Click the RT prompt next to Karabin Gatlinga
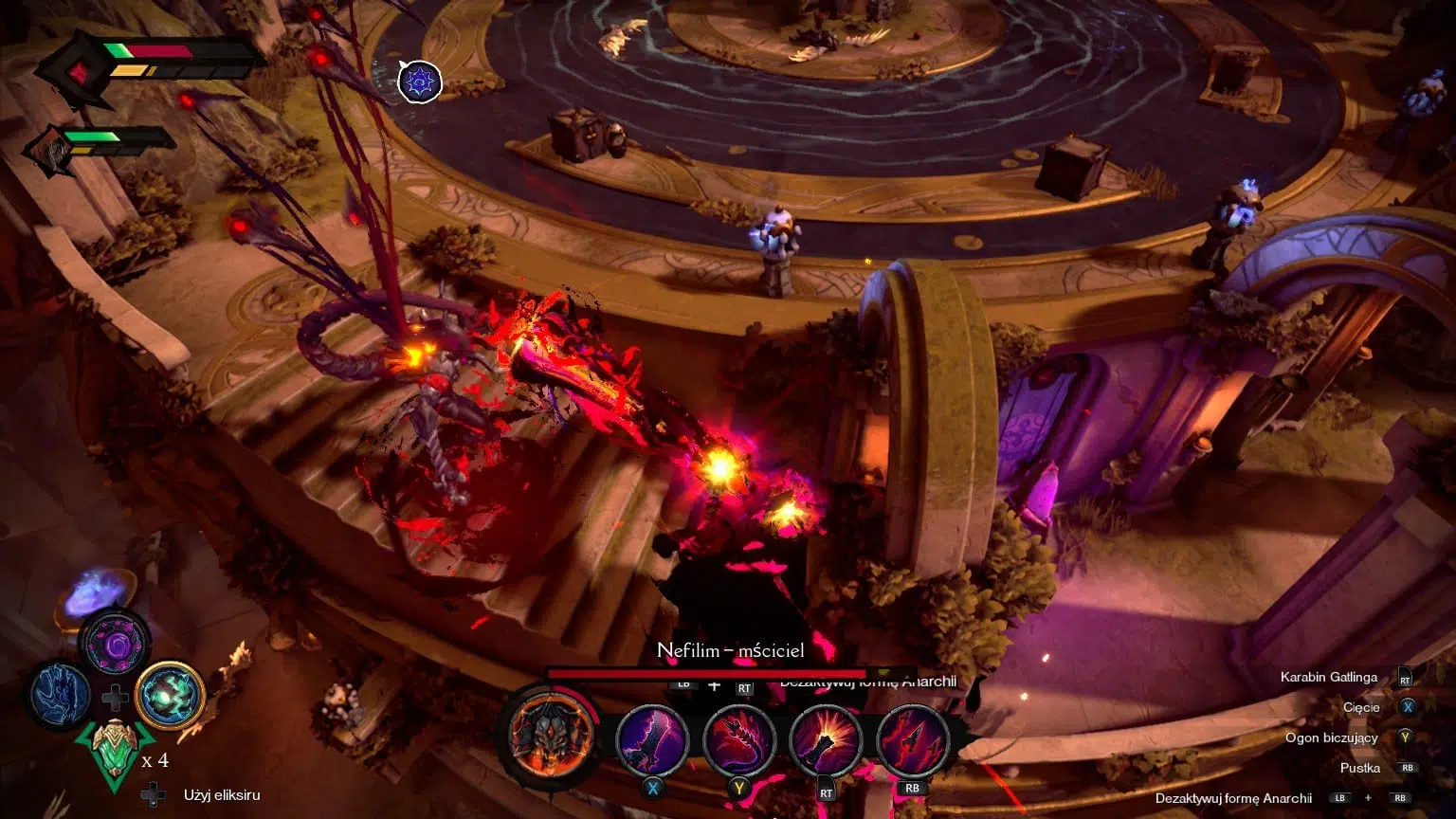Viewport: 1456px width, 819px height. (1404, 677)
